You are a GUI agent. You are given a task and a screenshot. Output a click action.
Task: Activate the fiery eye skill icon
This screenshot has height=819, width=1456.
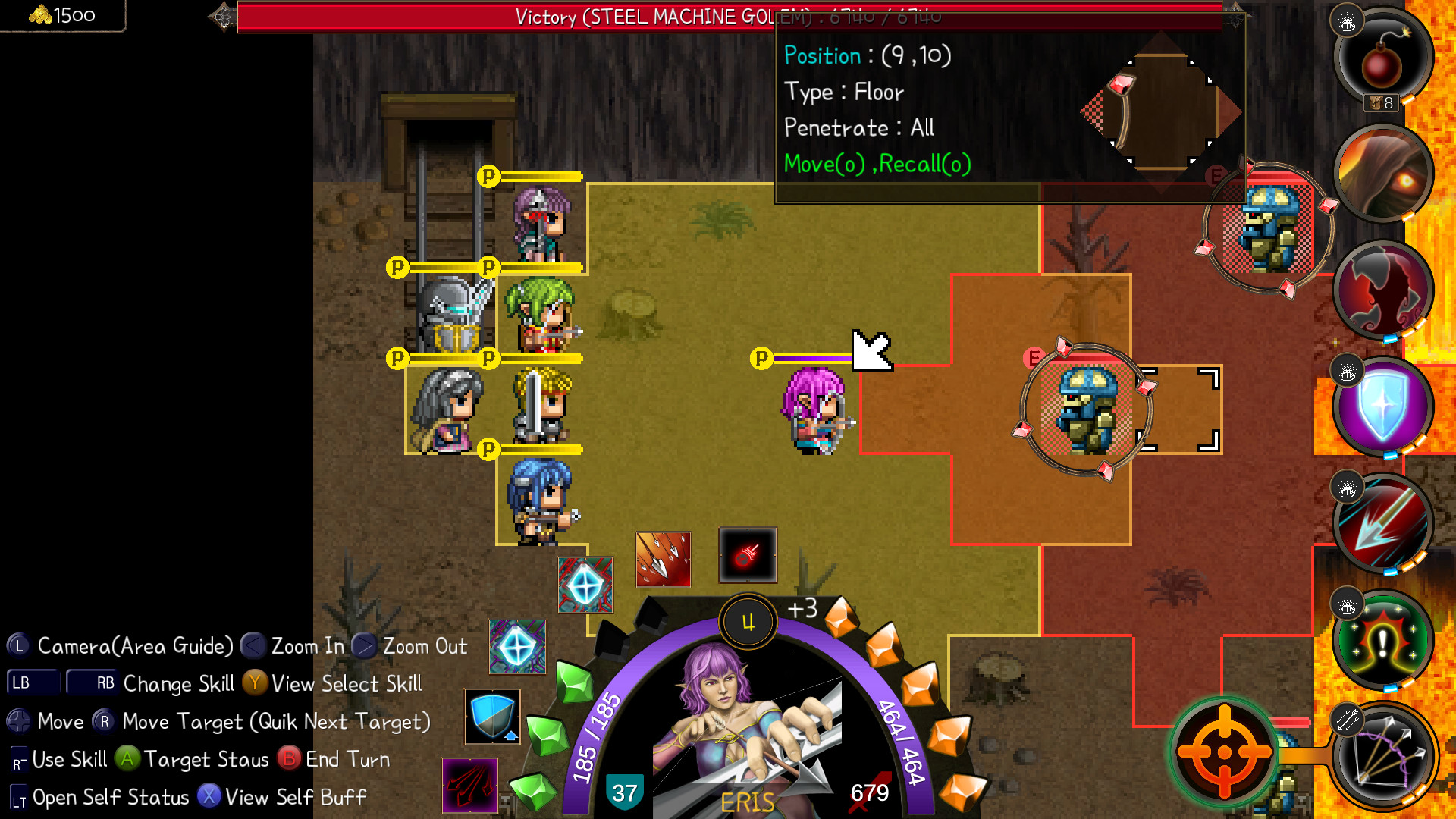pos(1382,174)
